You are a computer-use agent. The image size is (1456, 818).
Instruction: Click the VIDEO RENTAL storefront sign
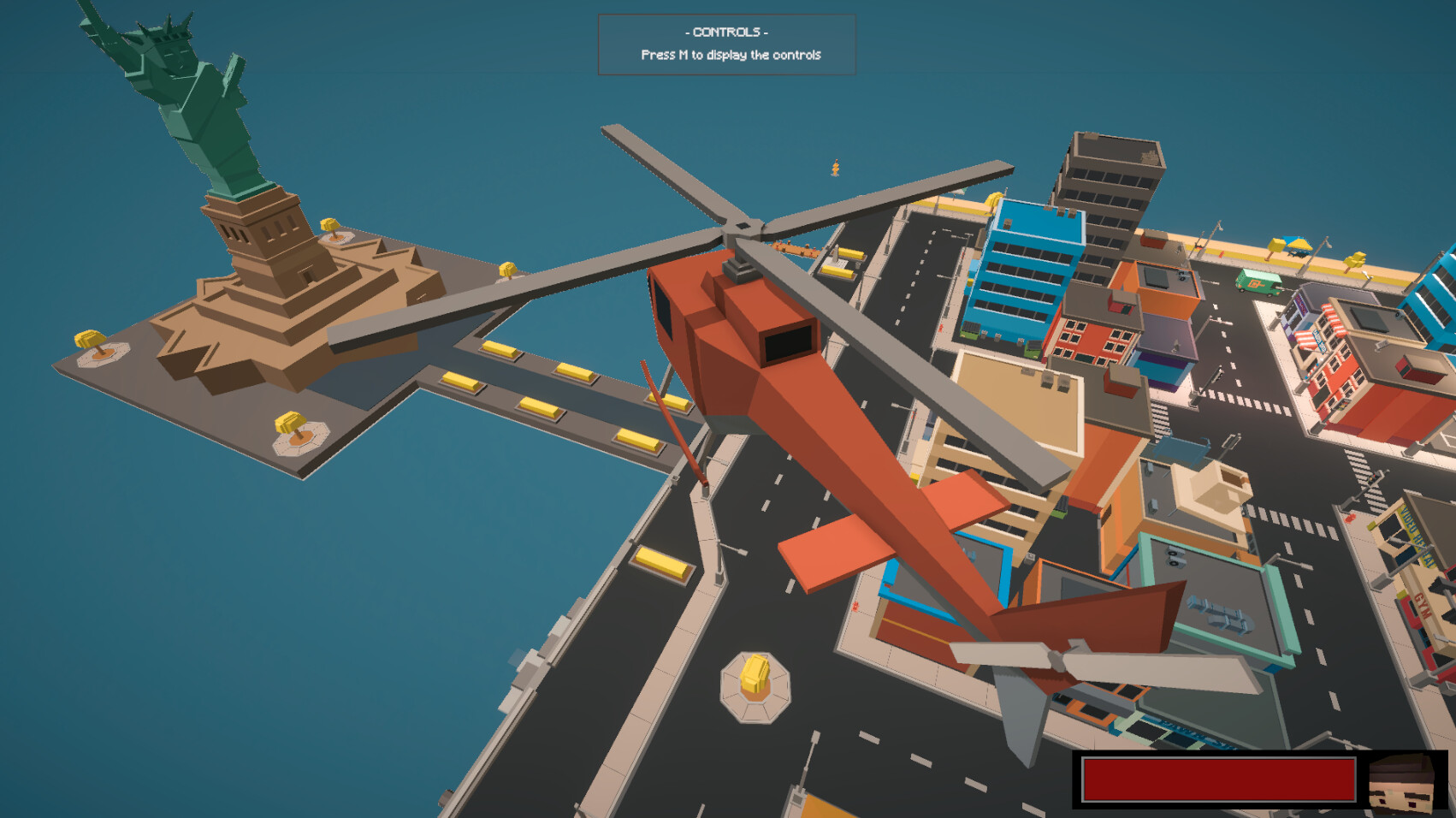(1416, 536)
